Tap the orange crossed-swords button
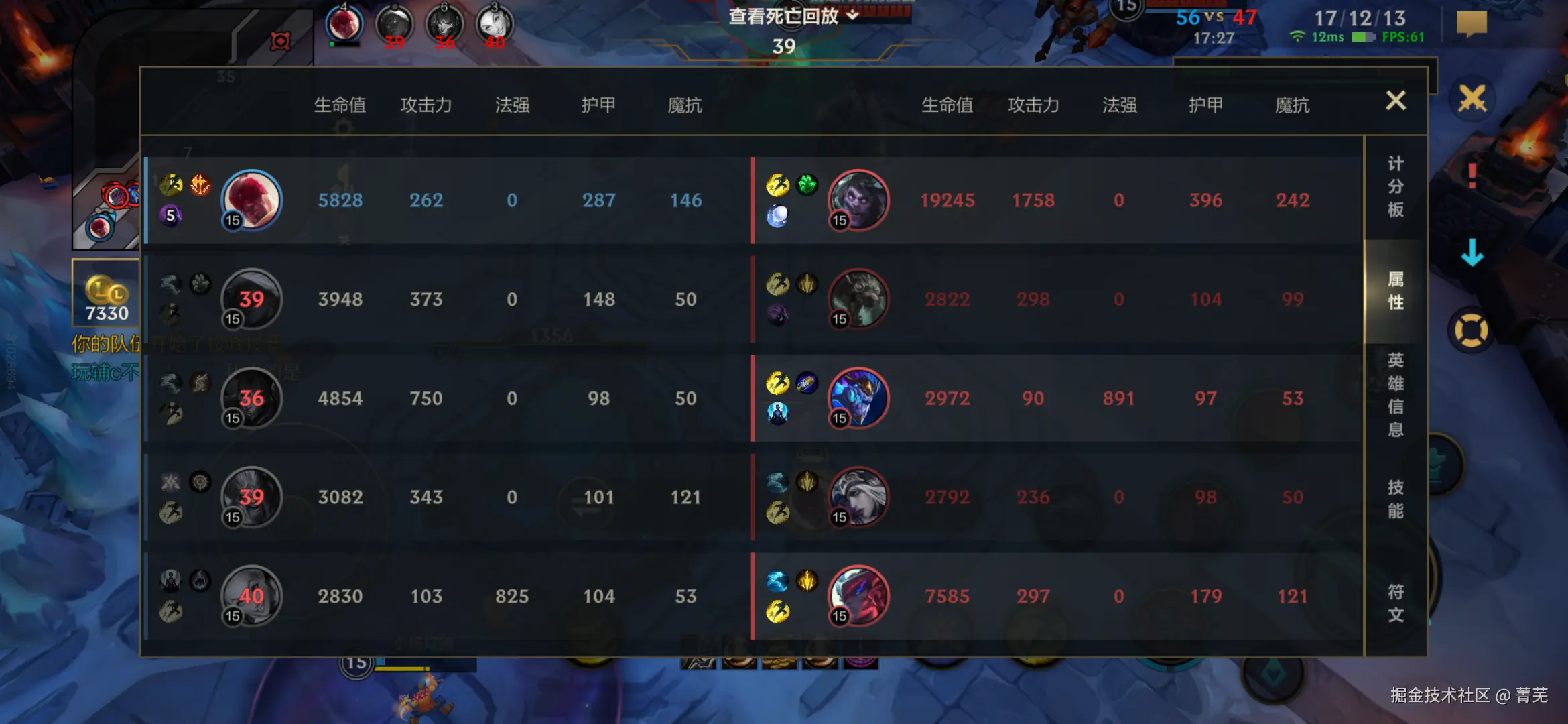The height and width of the screenshot is (724, 1568). pos(1472,99)
